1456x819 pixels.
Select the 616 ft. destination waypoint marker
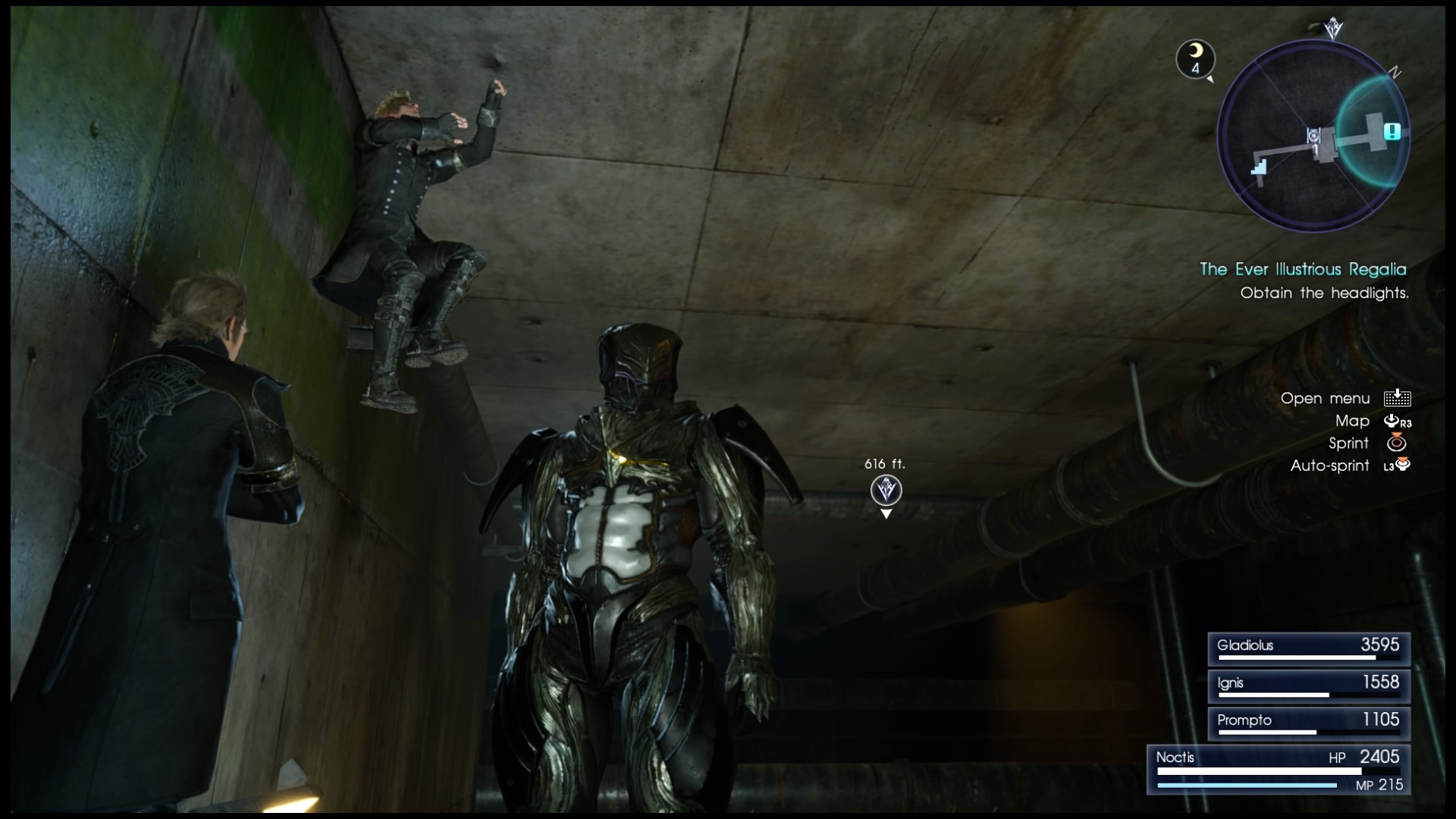tap(886, 491)
